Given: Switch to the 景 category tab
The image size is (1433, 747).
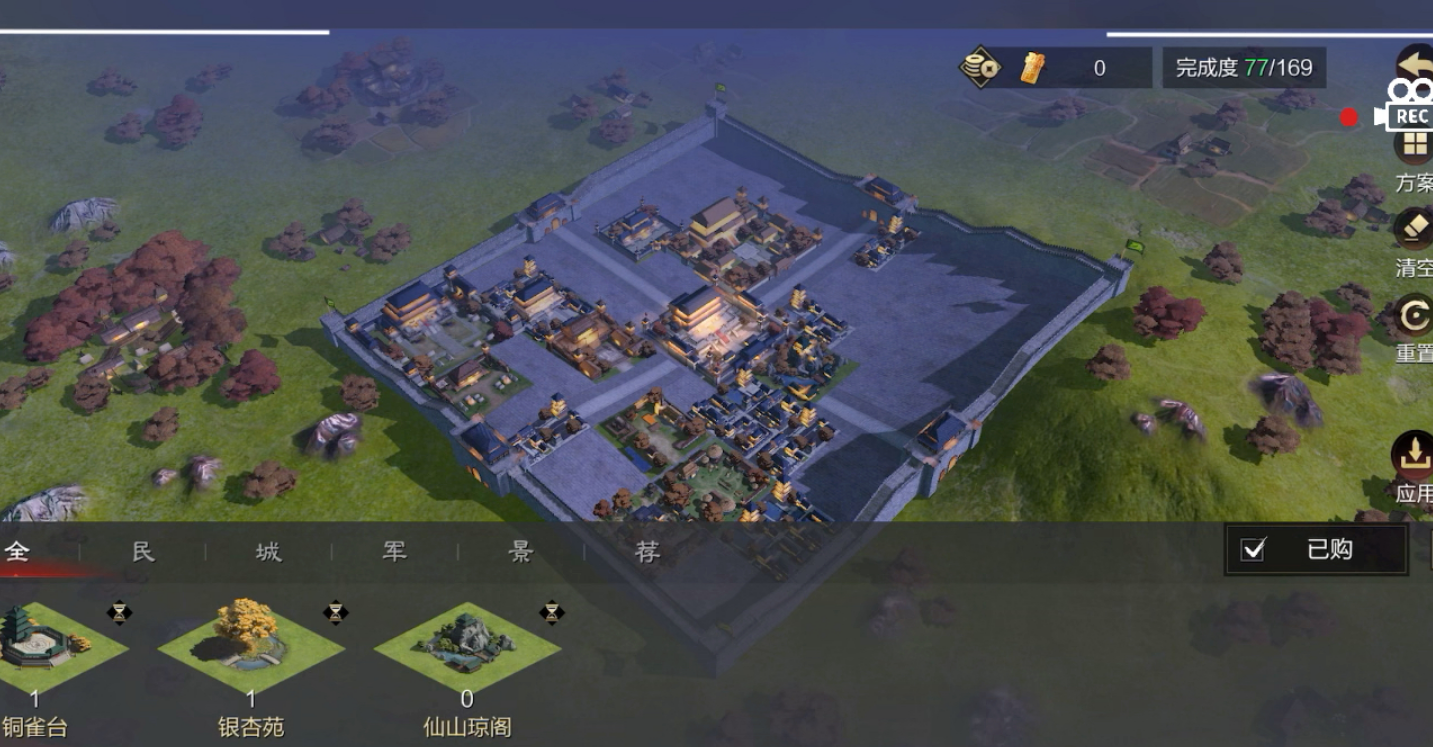Looking at the screenshot, I should (x=521, y=551).
